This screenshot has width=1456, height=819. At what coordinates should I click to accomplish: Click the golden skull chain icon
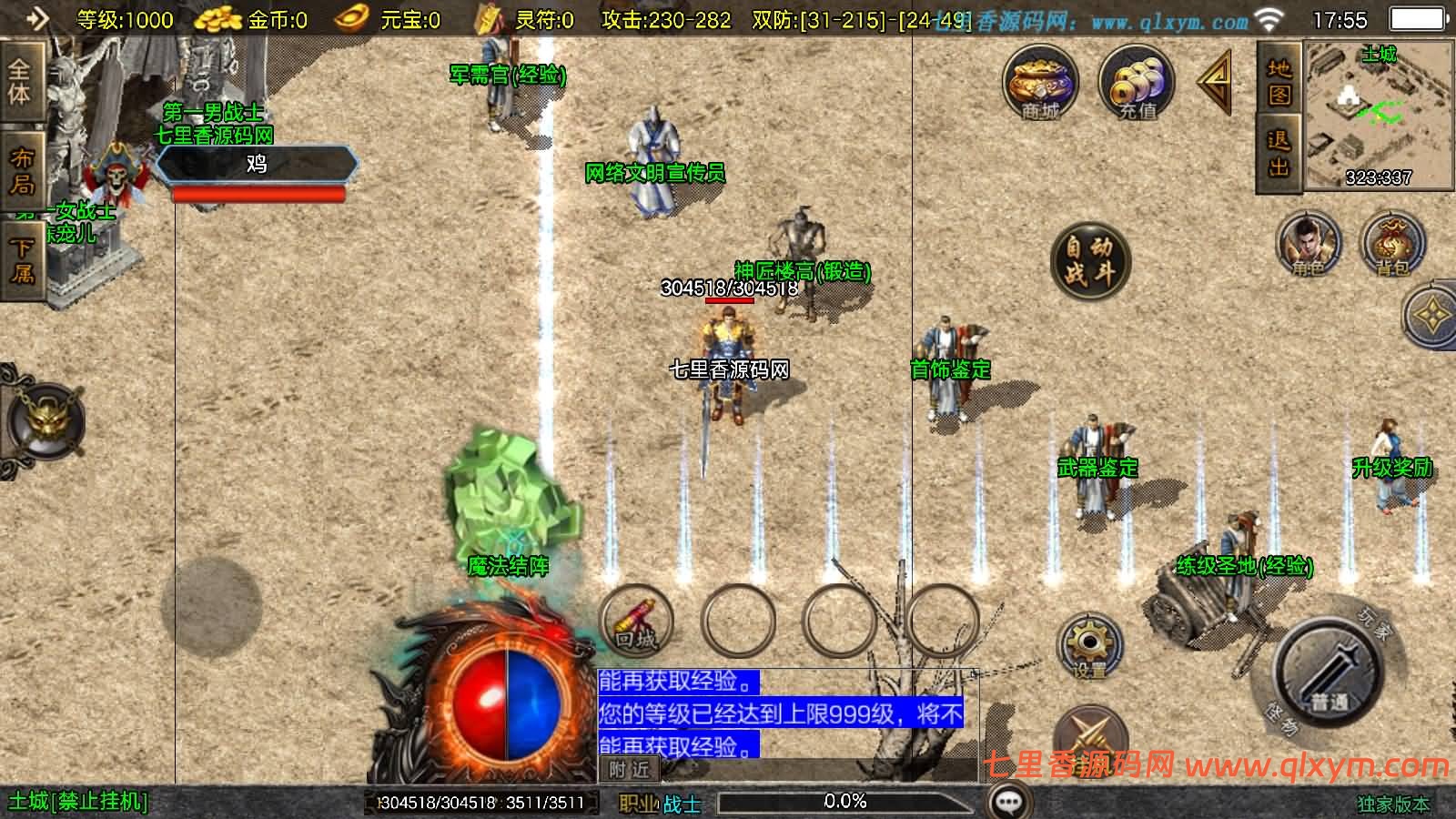click(45, 421)
